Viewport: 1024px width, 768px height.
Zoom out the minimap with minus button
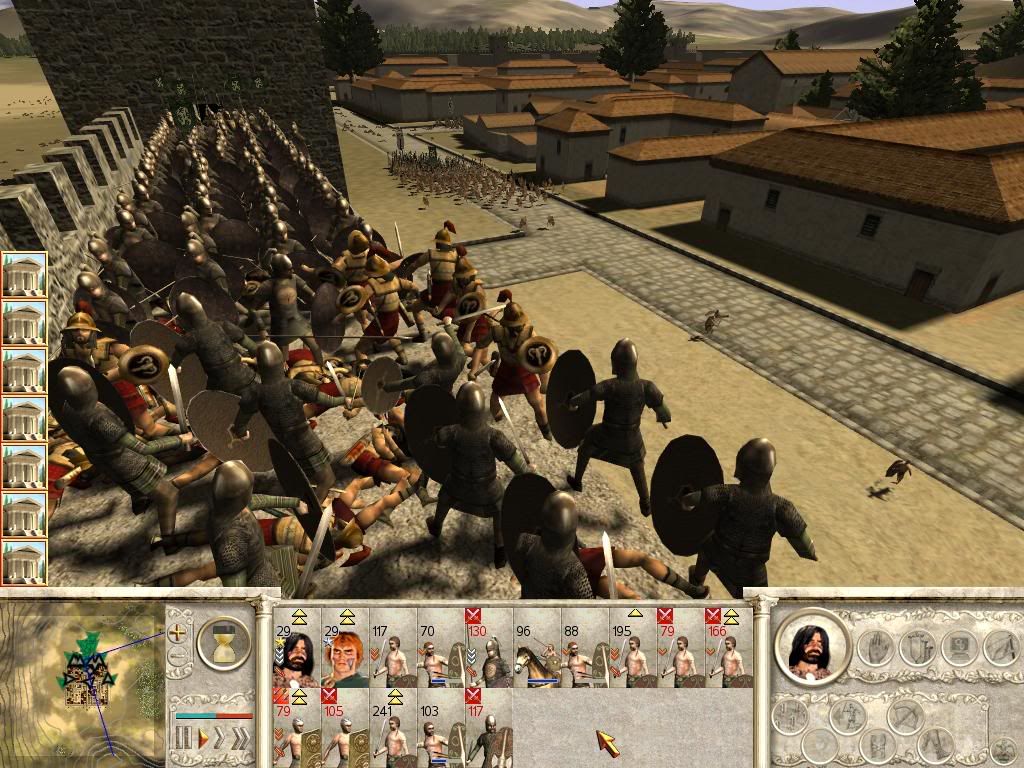(x=178, y=657)
